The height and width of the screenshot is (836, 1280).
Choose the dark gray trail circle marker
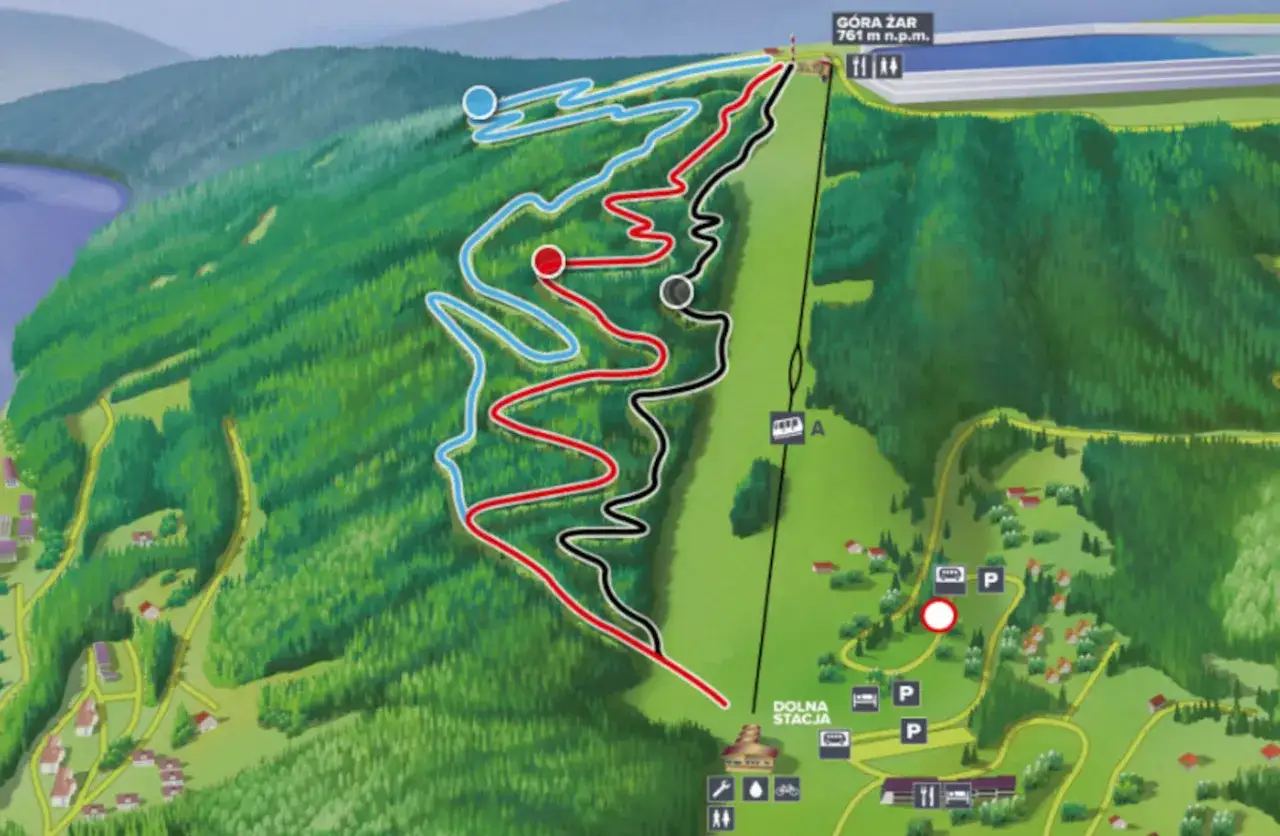coord(677,292)
